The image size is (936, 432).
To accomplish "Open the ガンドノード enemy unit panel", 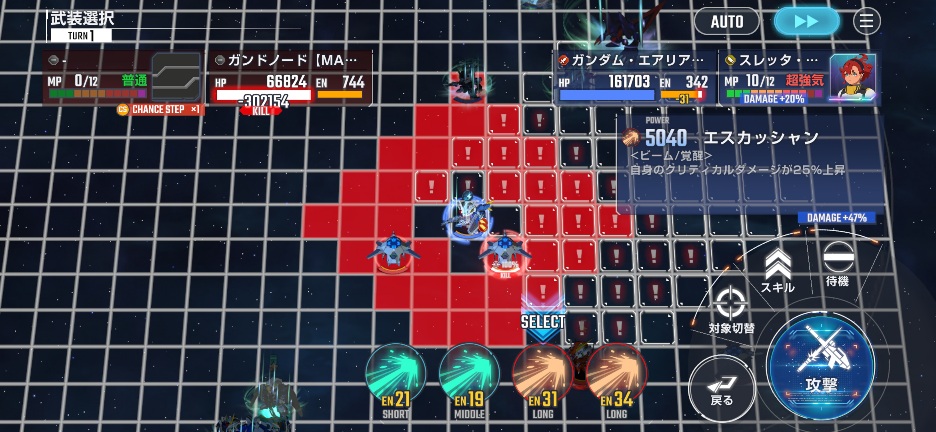I will coord(290,78).
